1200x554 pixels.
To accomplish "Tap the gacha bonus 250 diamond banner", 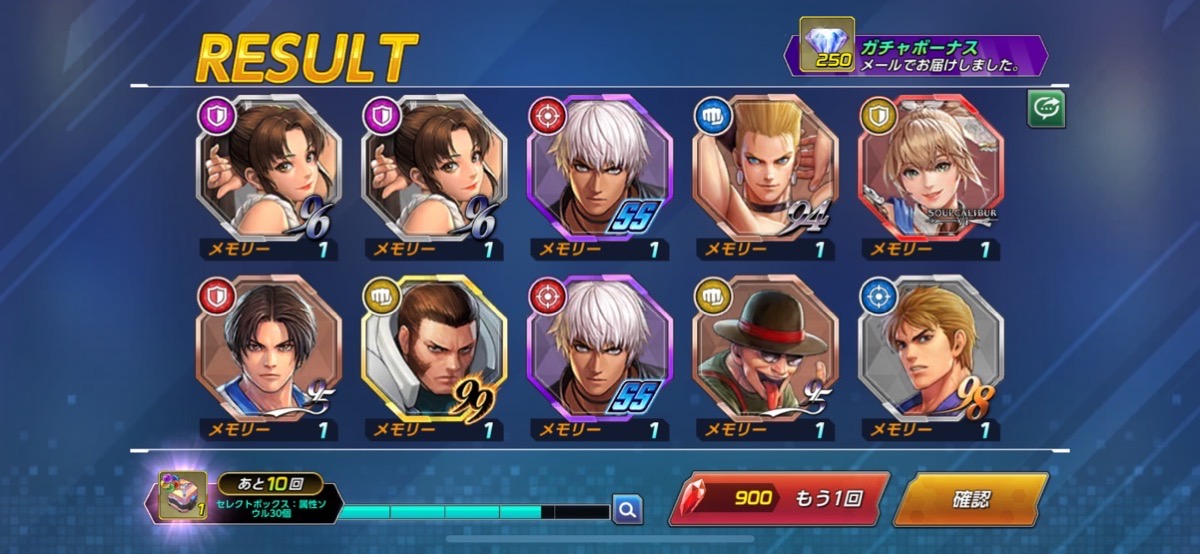I will pos(920,56).
